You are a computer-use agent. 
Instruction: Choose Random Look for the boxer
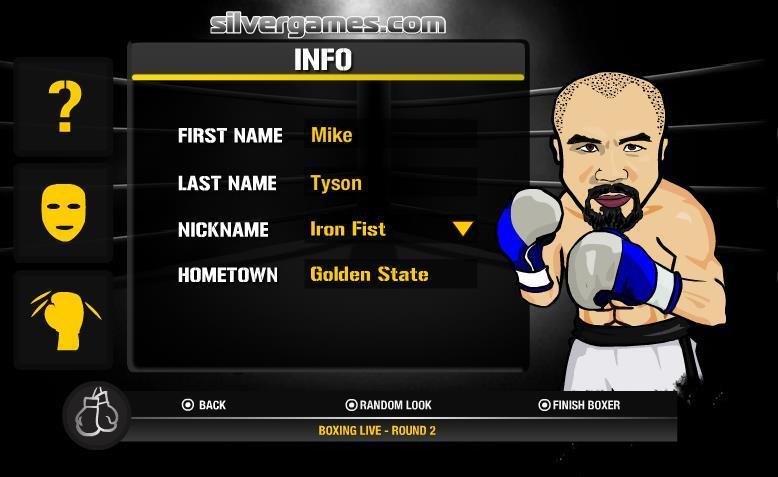coord(388,405)
